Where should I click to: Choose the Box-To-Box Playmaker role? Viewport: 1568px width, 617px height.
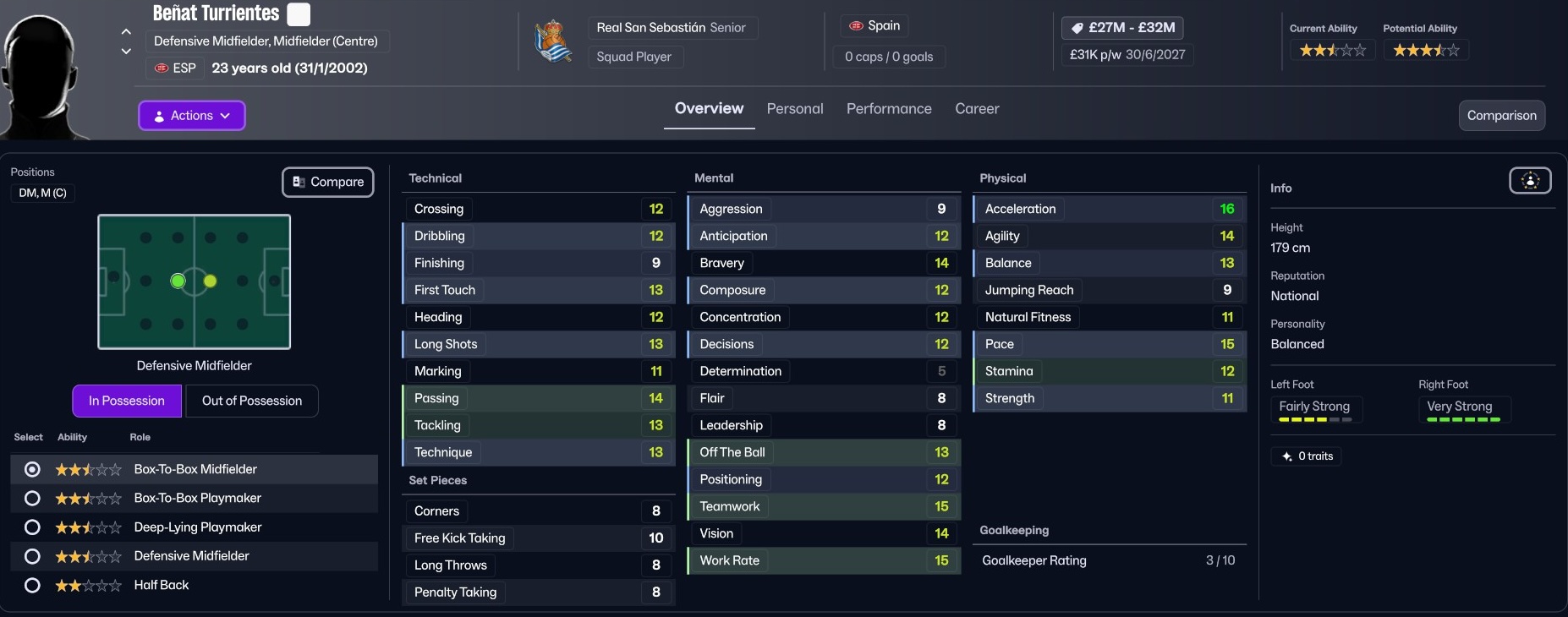coord(32,499)
